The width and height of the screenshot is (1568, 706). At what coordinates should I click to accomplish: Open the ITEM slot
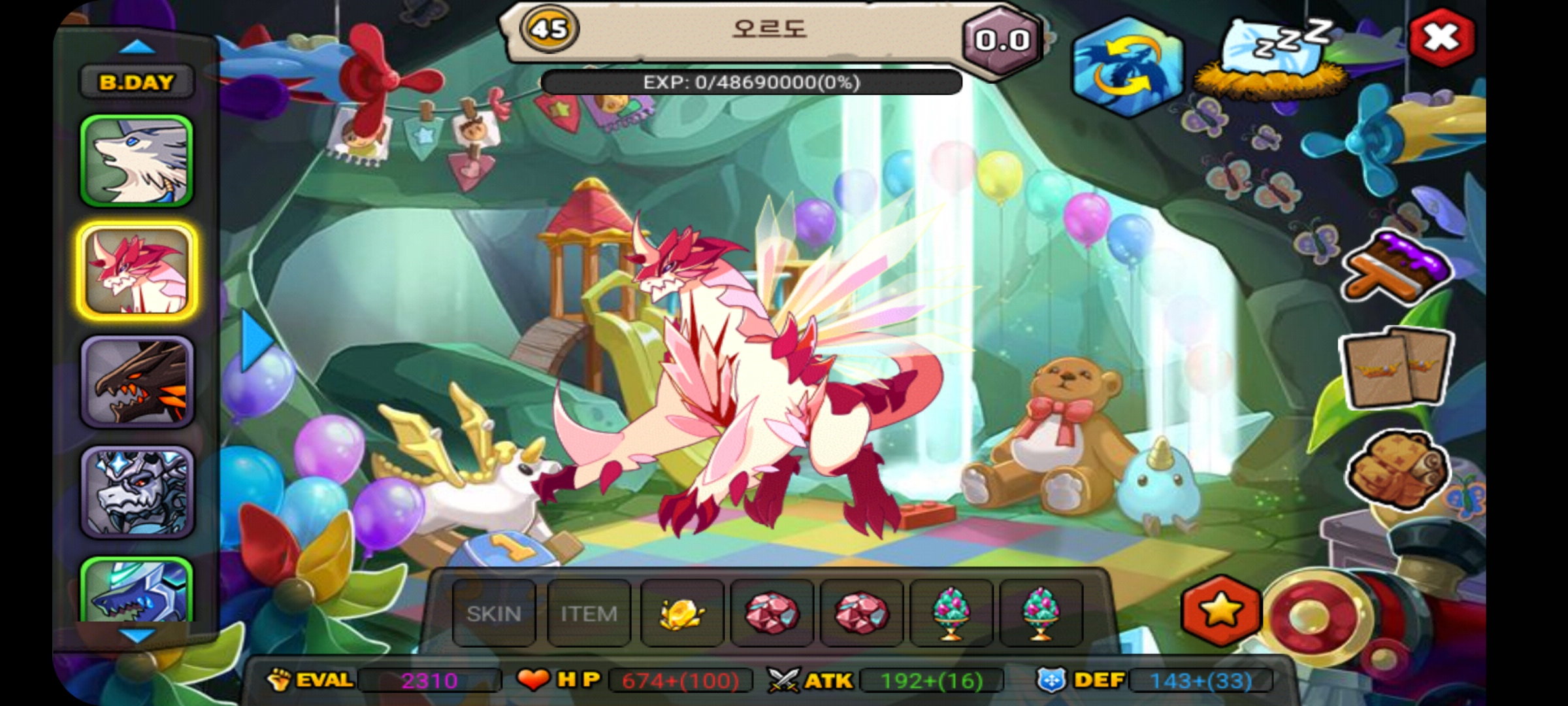(589, 613)
